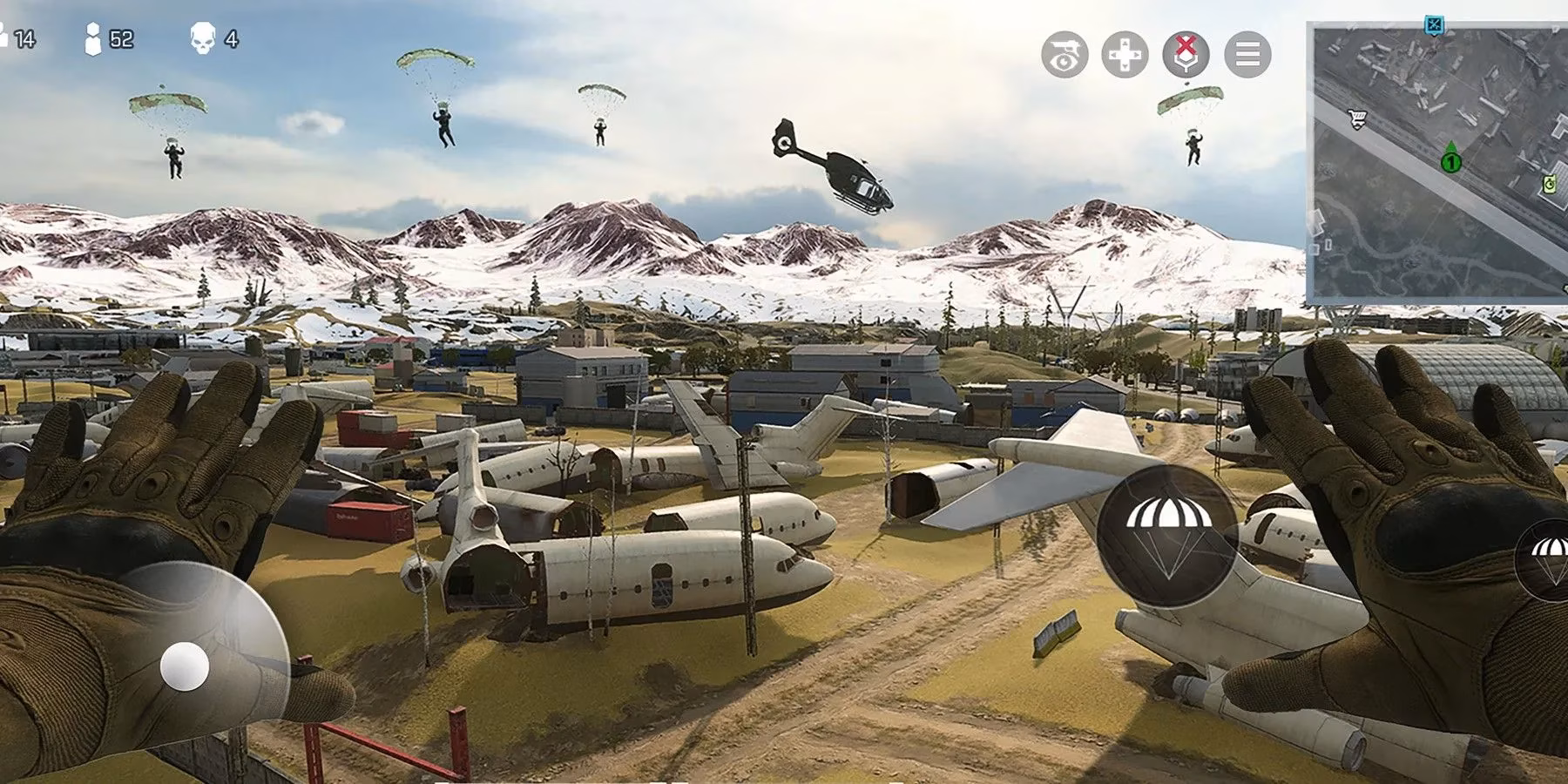Tap the virtual movement joystick knob
Image resolution: width=1568 pixels, height=784 pixels.
185,667
